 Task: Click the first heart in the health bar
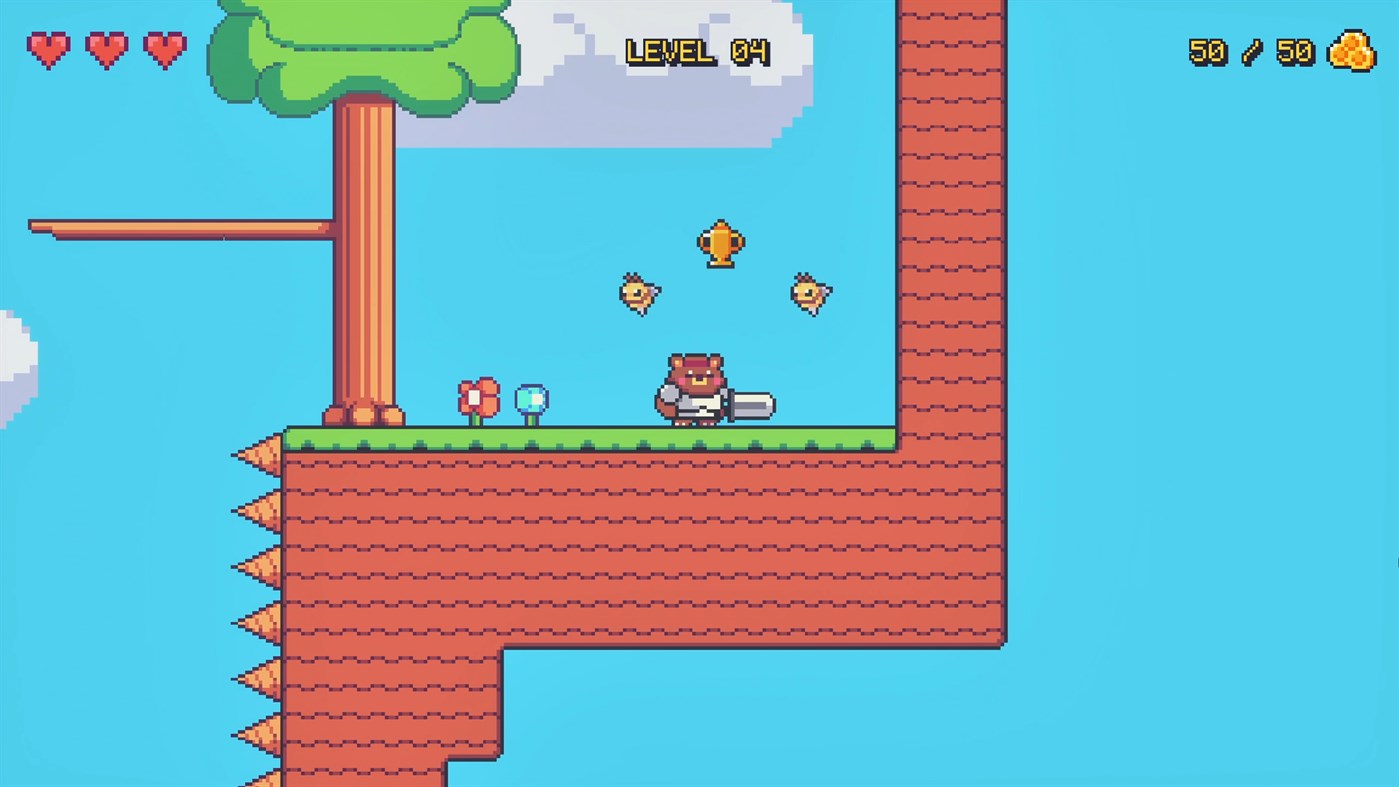coord(48,48)
